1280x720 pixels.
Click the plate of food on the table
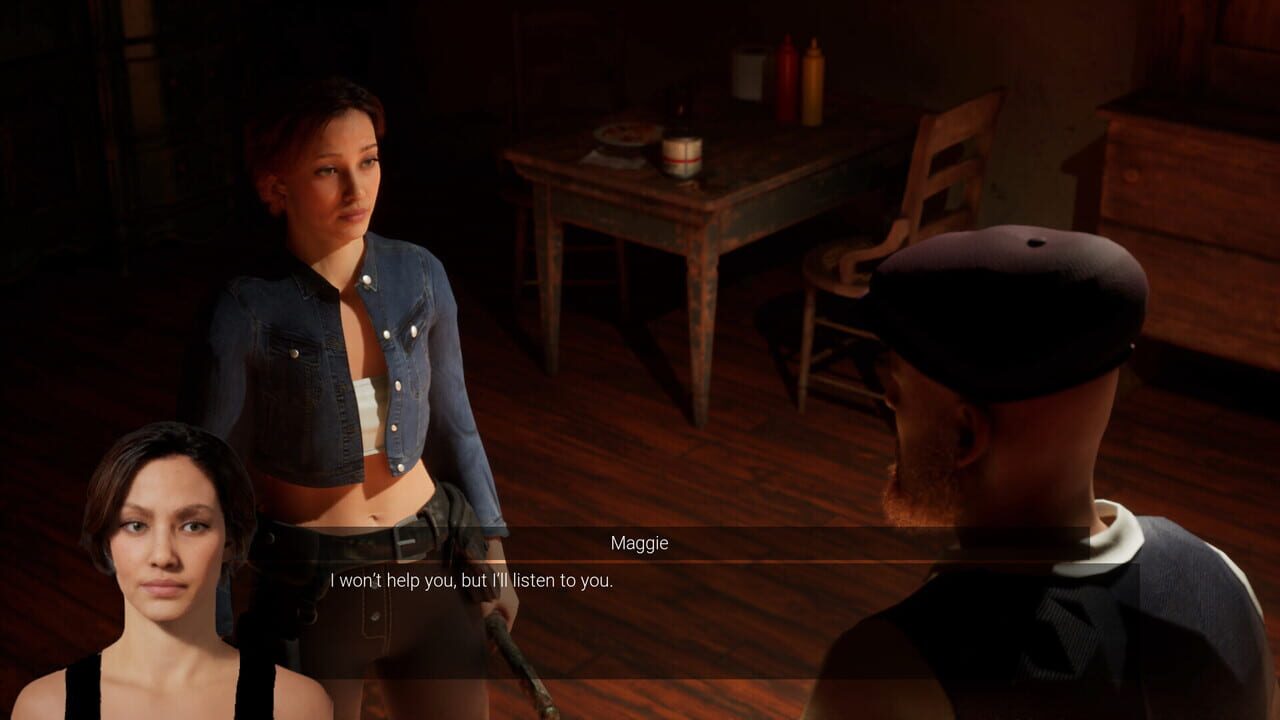click(620, 136)
